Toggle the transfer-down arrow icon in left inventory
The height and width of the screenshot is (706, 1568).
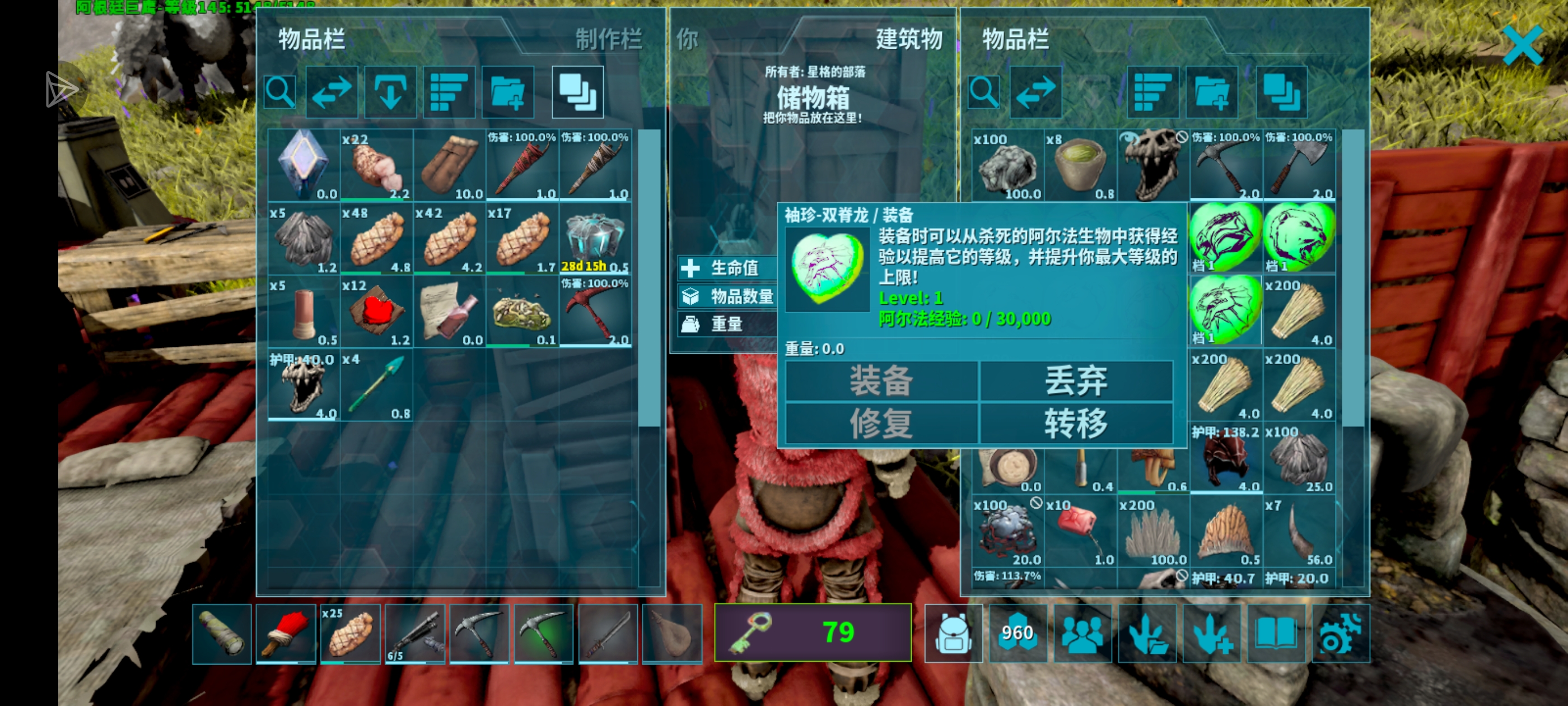pos(390,92)
